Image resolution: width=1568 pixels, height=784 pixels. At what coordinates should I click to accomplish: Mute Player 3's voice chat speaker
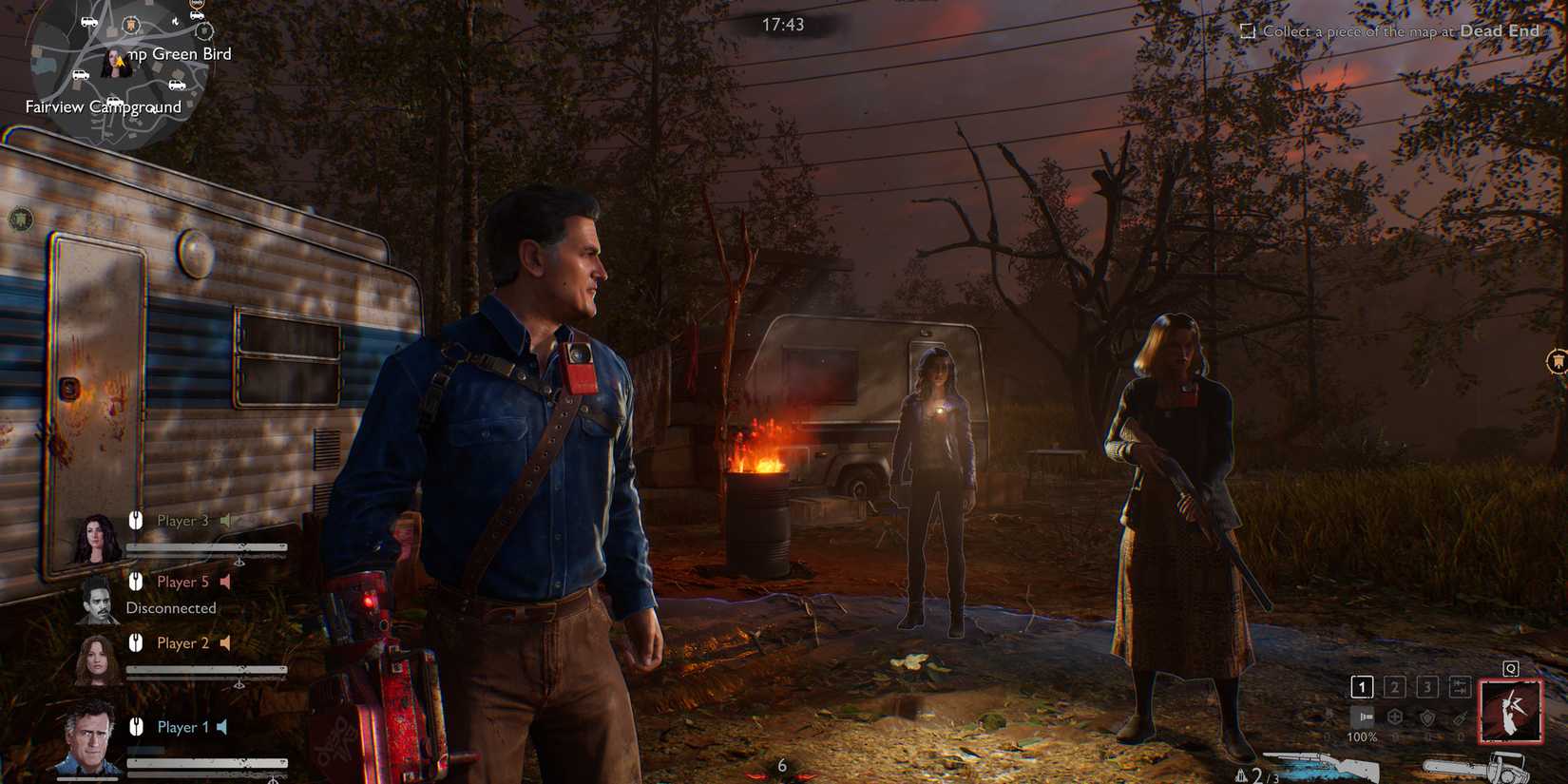click(x=227, y=520)
